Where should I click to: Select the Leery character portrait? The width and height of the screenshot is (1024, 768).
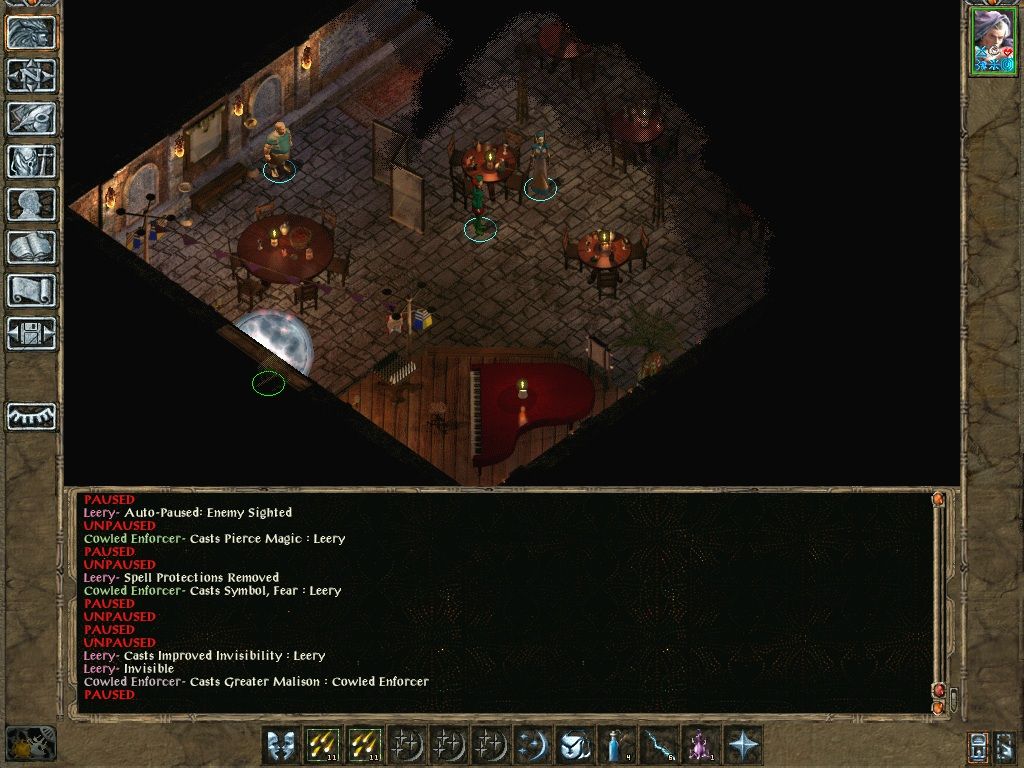992,41
